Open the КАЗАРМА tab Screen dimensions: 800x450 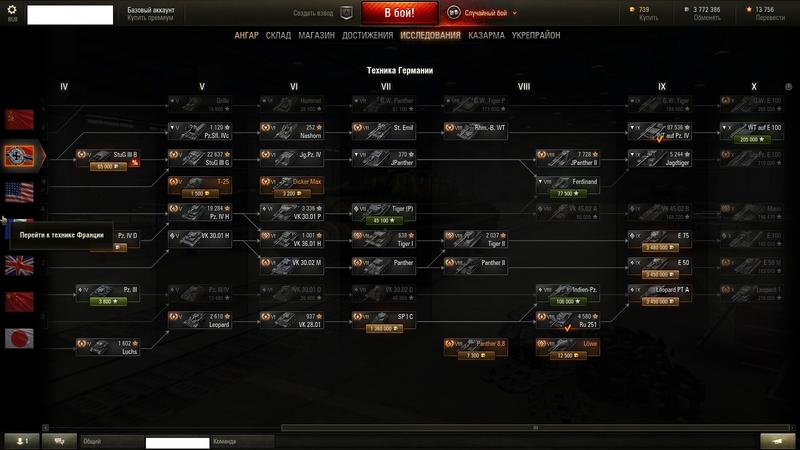pyautogui.click(x=489, y=35)
